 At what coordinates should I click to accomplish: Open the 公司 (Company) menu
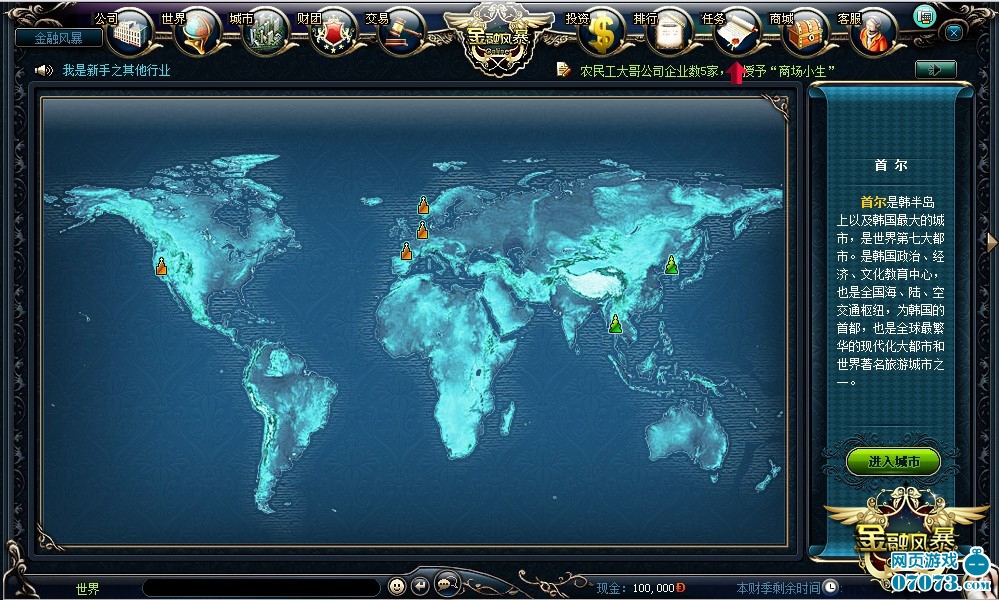(130, 32)
